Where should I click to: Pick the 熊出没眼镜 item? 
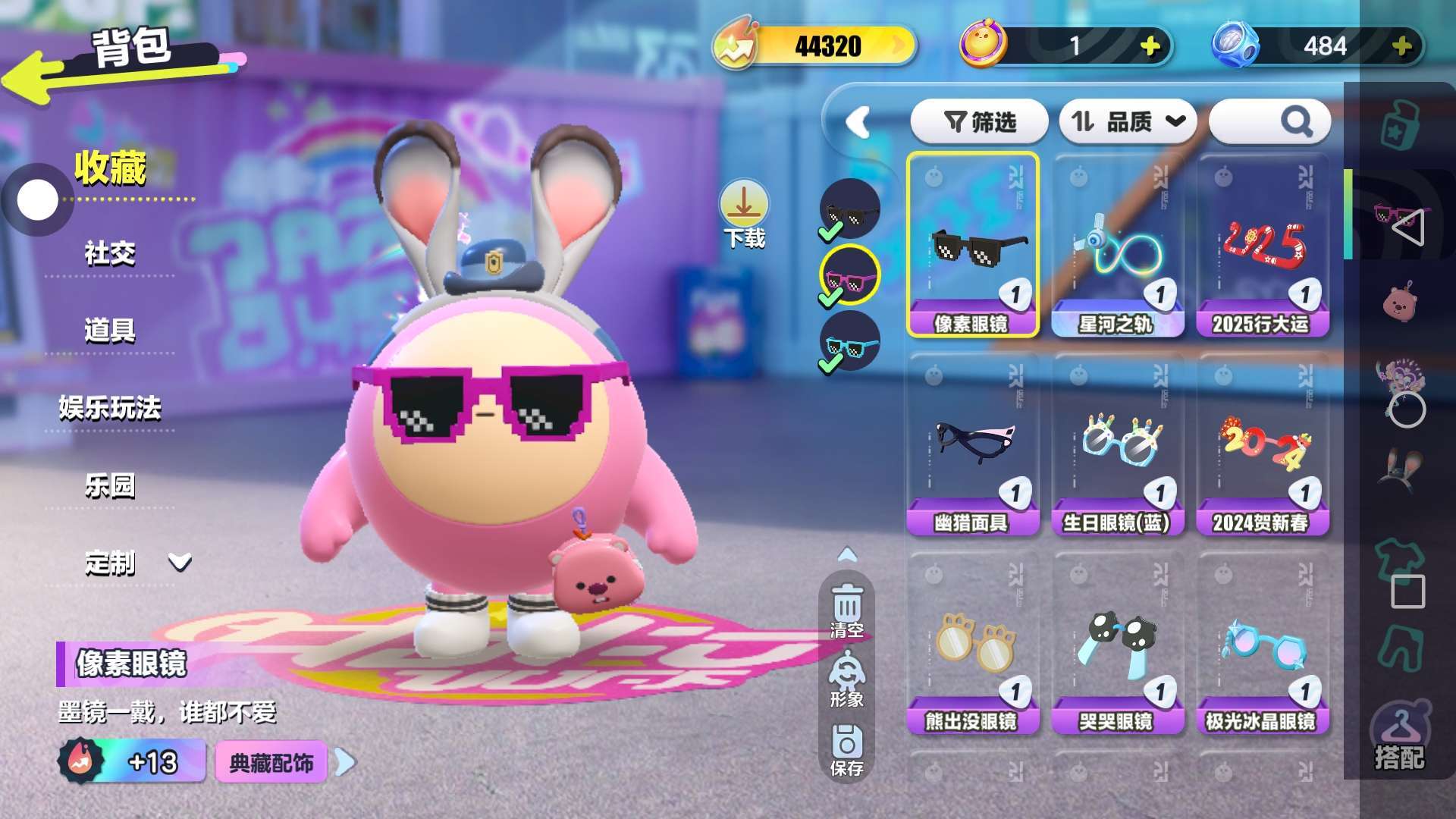pyautogui.click(x=972, y=643)
